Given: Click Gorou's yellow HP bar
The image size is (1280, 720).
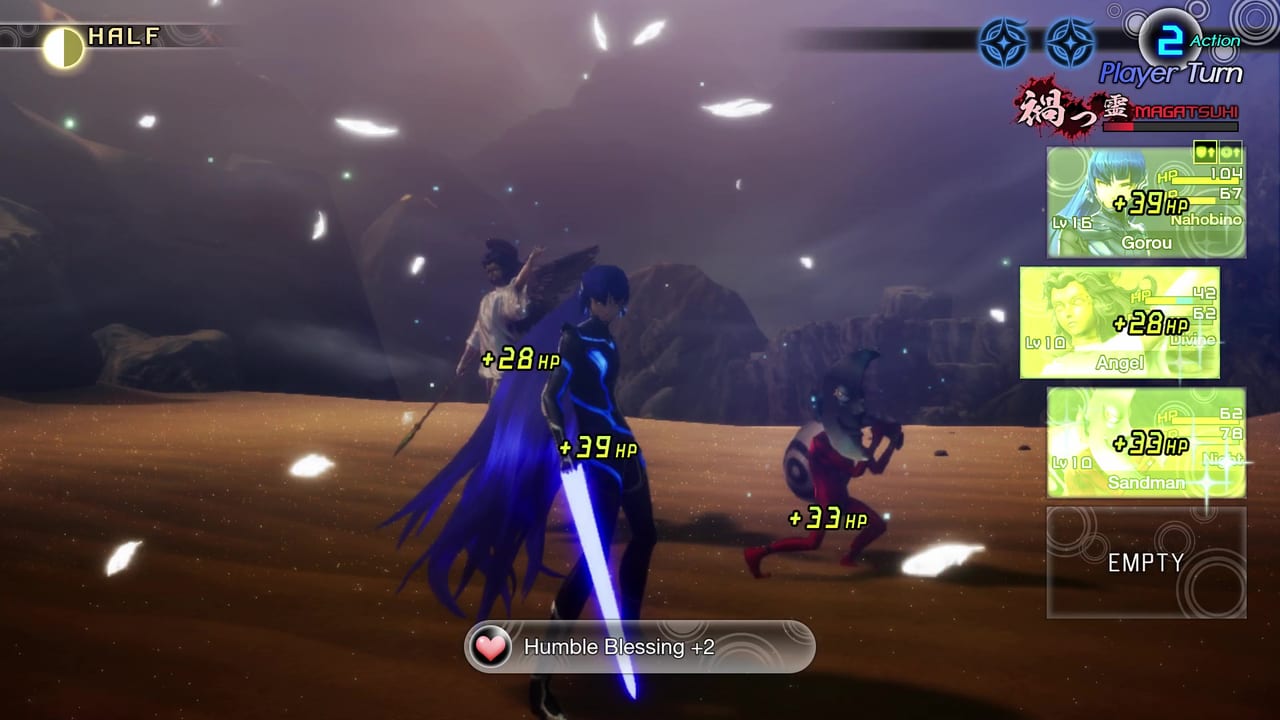Looking at the screenshot, I should (1205, 182).
